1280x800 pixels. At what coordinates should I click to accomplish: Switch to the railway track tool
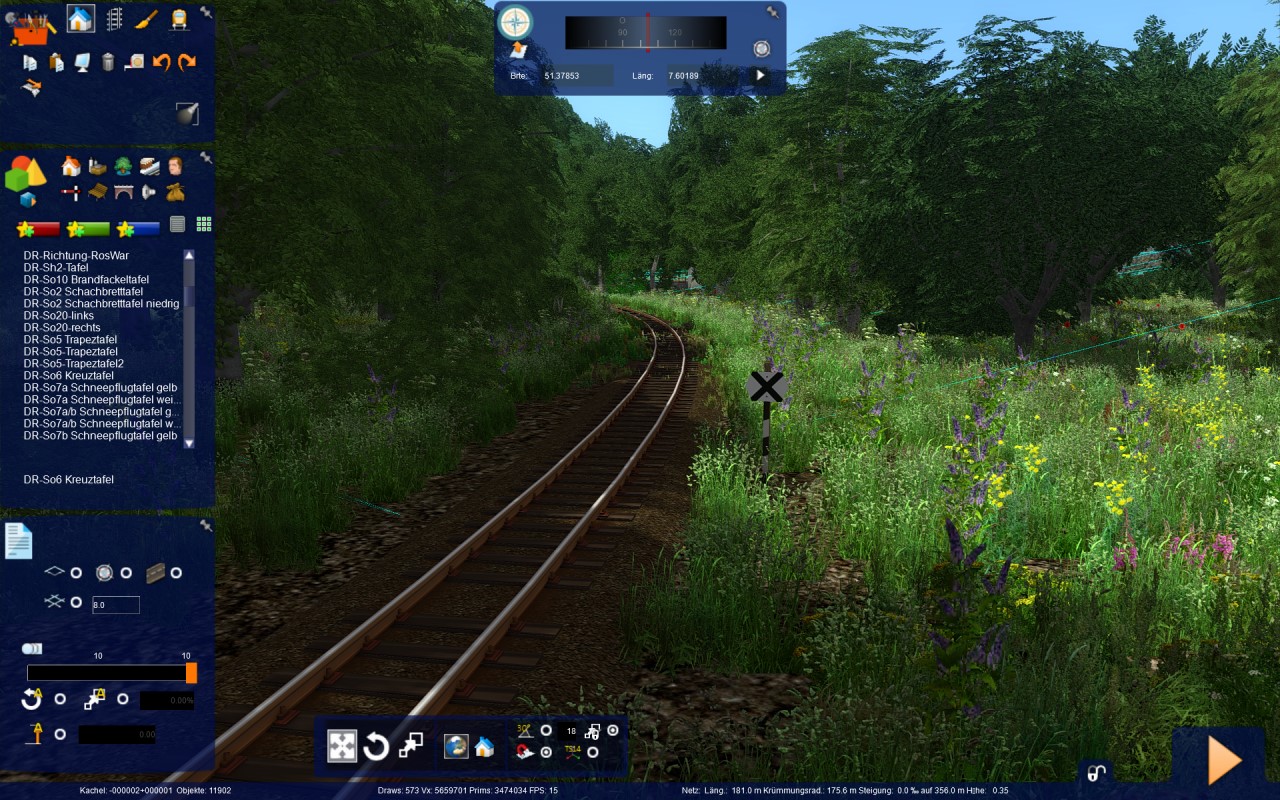click(x=114, y=19)
